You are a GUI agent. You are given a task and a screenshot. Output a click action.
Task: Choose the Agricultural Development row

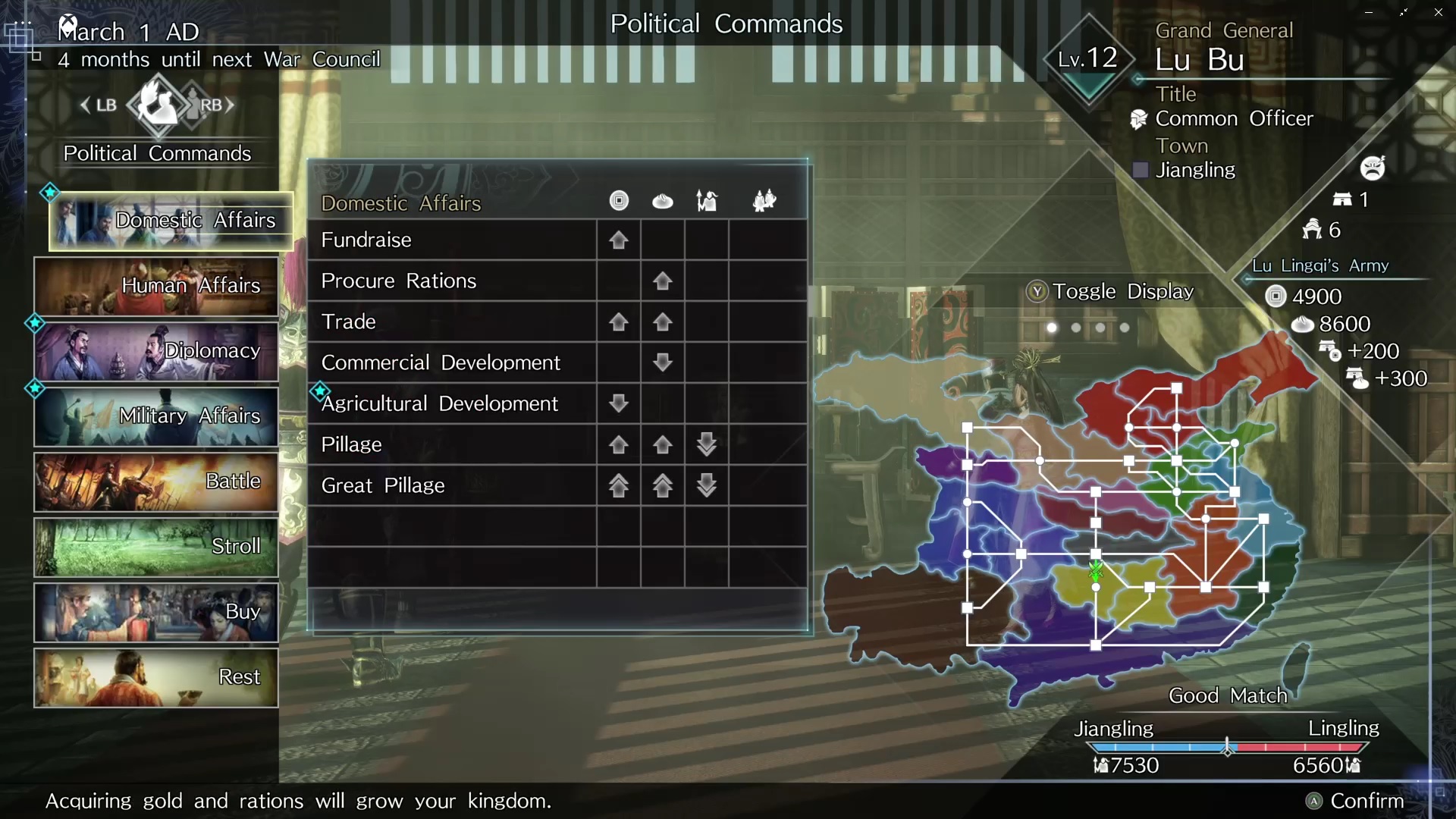click(452, 404)
